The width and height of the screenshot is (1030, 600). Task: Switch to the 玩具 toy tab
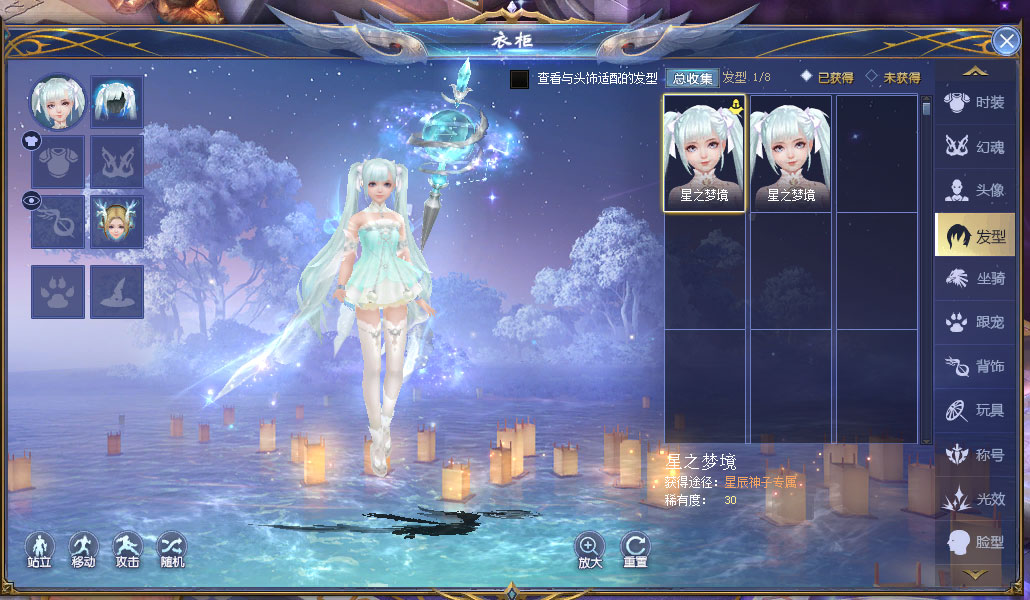(975, 410)
